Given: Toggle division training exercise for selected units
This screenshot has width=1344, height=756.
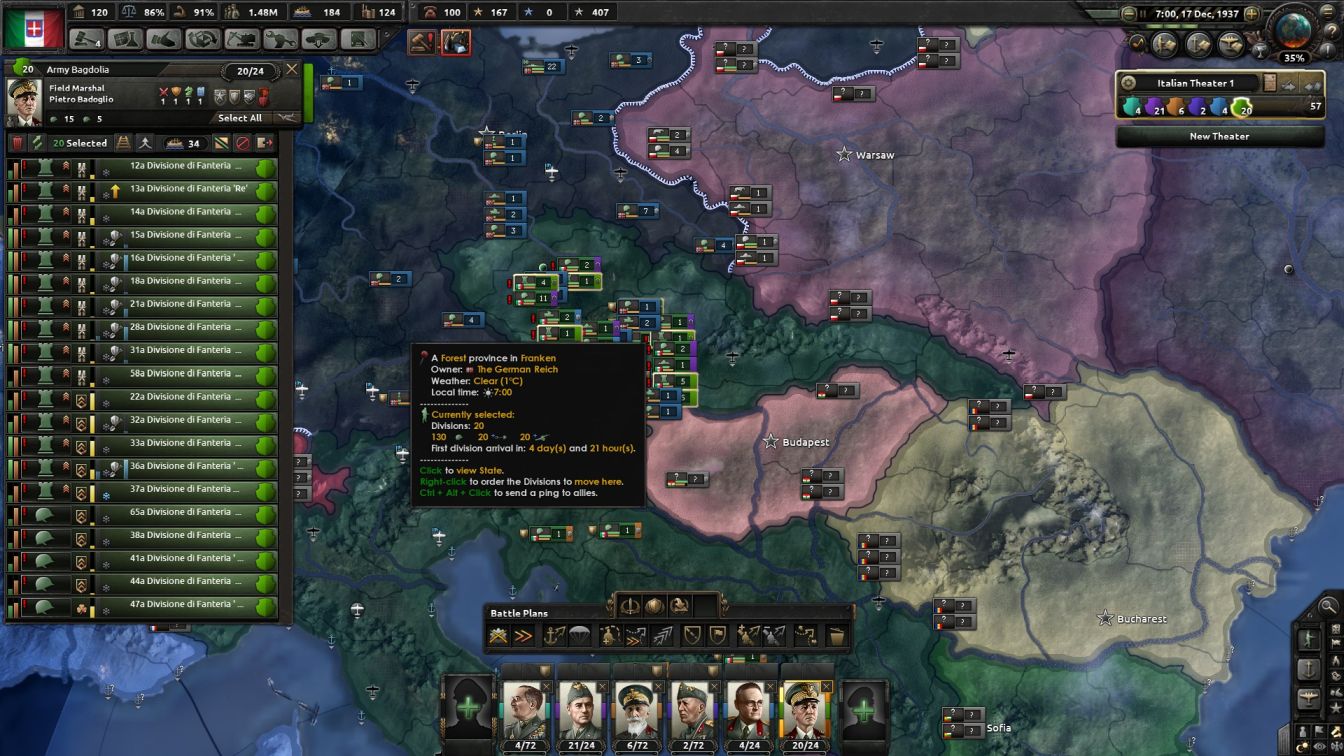Looking at the screenshot, I should point(145,143).
